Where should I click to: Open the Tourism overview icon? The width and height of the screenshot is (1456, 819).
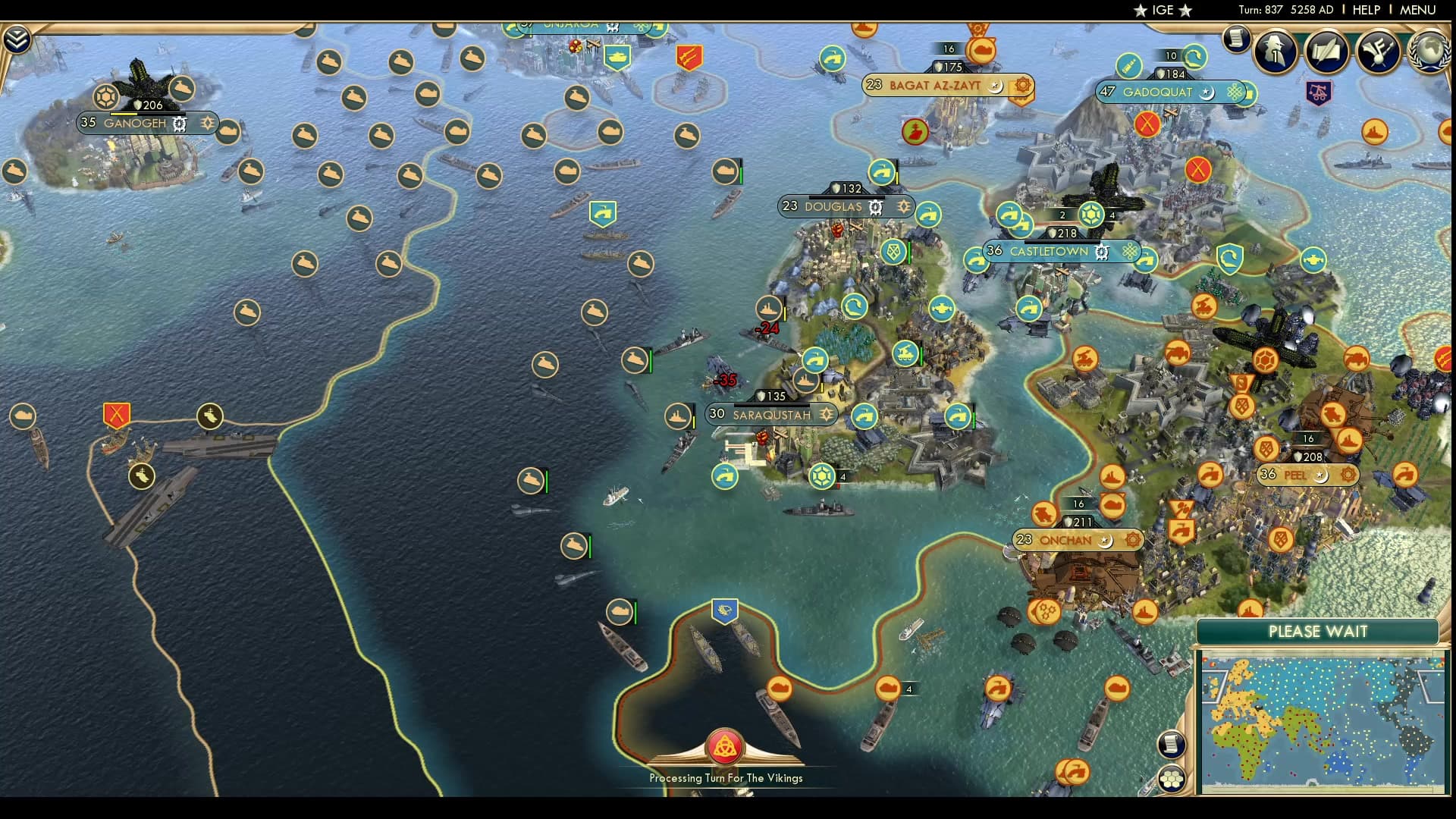tap(1376, 52)
